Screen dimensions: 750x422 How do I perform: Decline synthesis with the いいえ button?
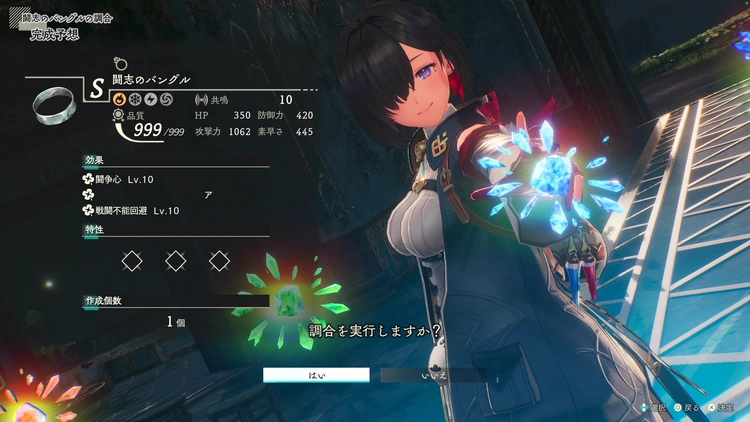(433, 375)
